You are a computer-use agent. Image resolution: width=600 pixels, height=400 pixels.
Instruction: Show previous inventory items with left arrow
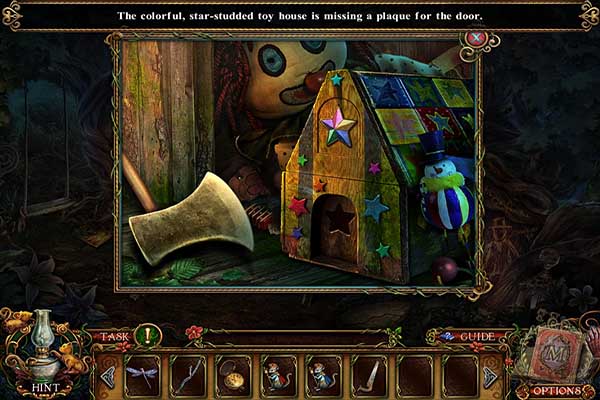(108, 376)
